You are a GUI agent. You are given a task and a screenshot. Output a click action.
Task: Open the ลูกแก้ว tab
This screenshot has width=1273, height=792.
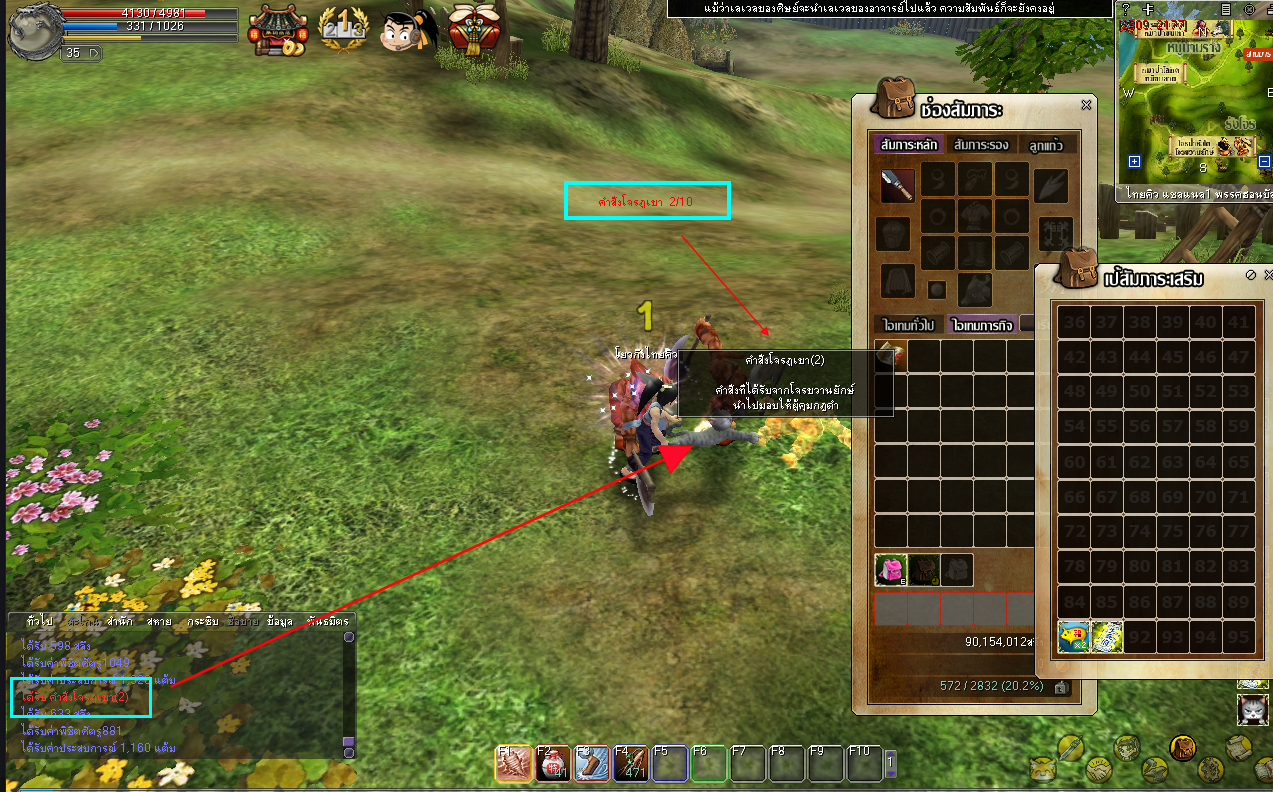point(1046,144)
